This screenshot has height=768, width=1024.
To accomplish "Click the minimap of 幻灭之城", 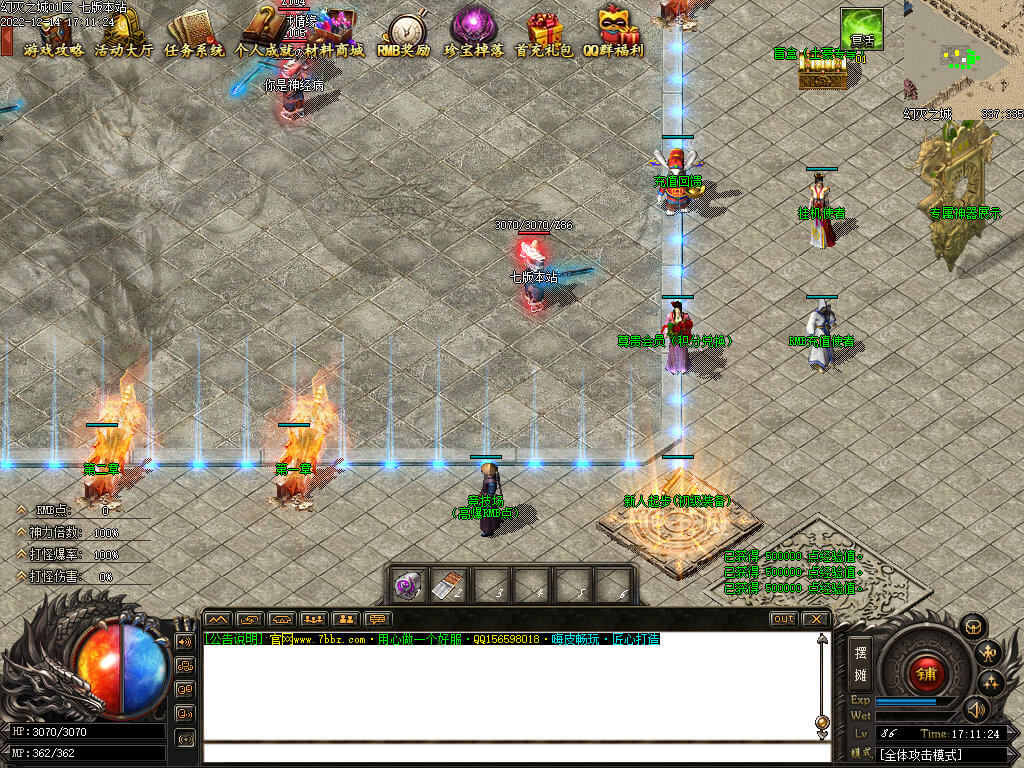I will [963, 53].
